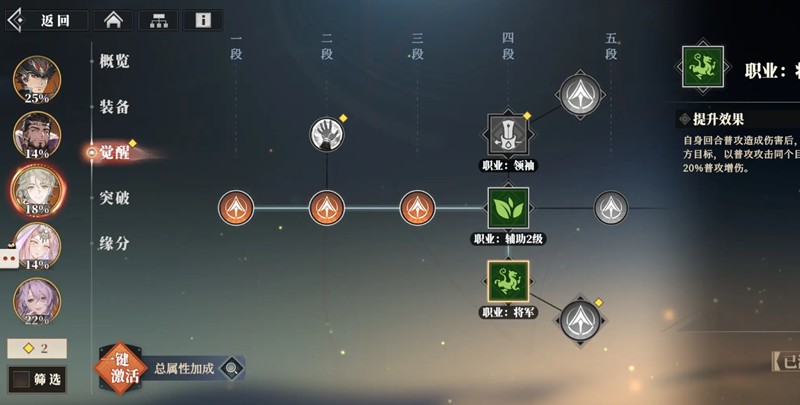Open the home screen icon
This screenshot has width=800, height=405.
(x=113, y=20)
